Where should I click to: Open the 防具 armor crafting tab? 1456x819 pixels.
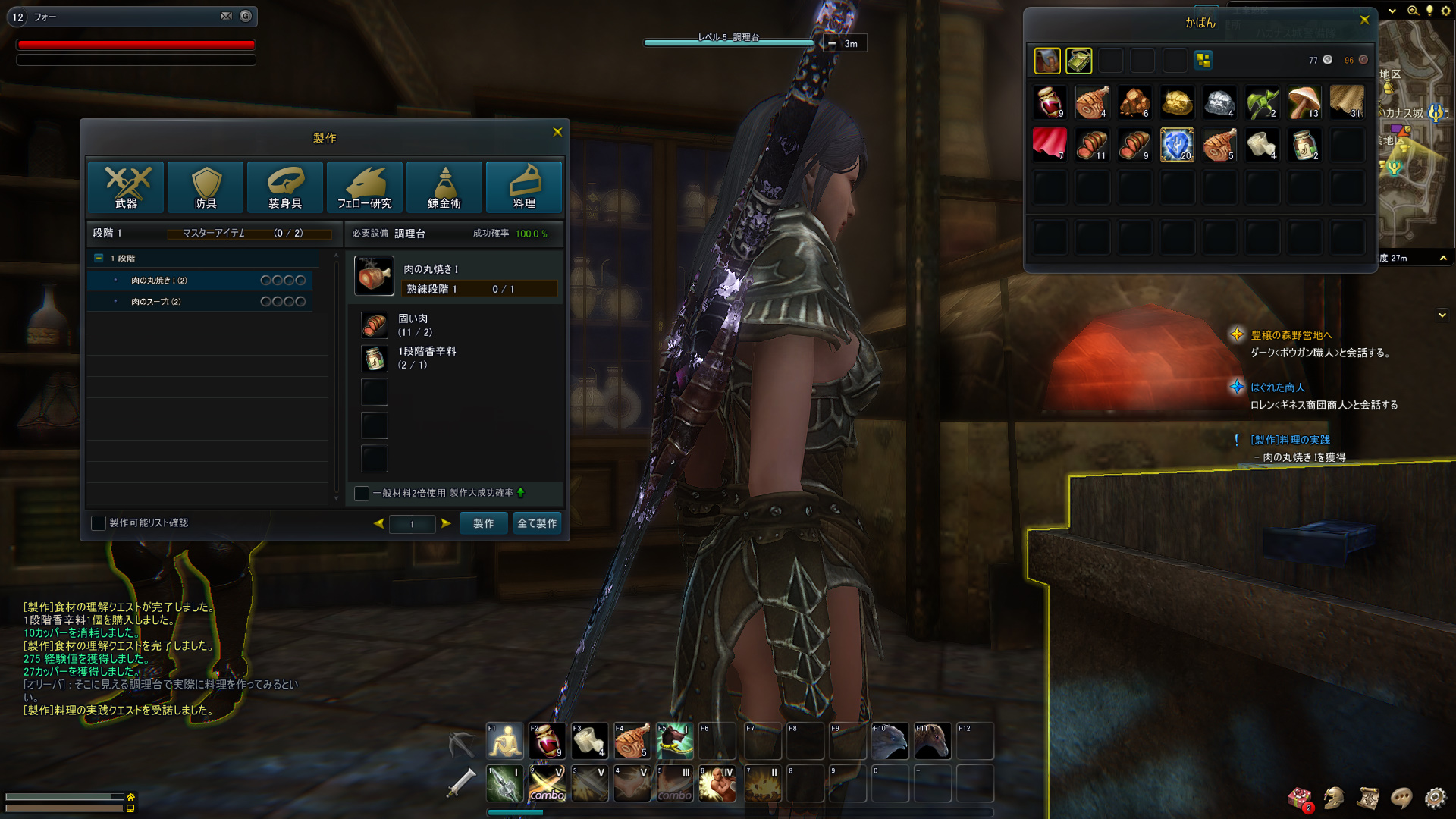click(206, 187)
